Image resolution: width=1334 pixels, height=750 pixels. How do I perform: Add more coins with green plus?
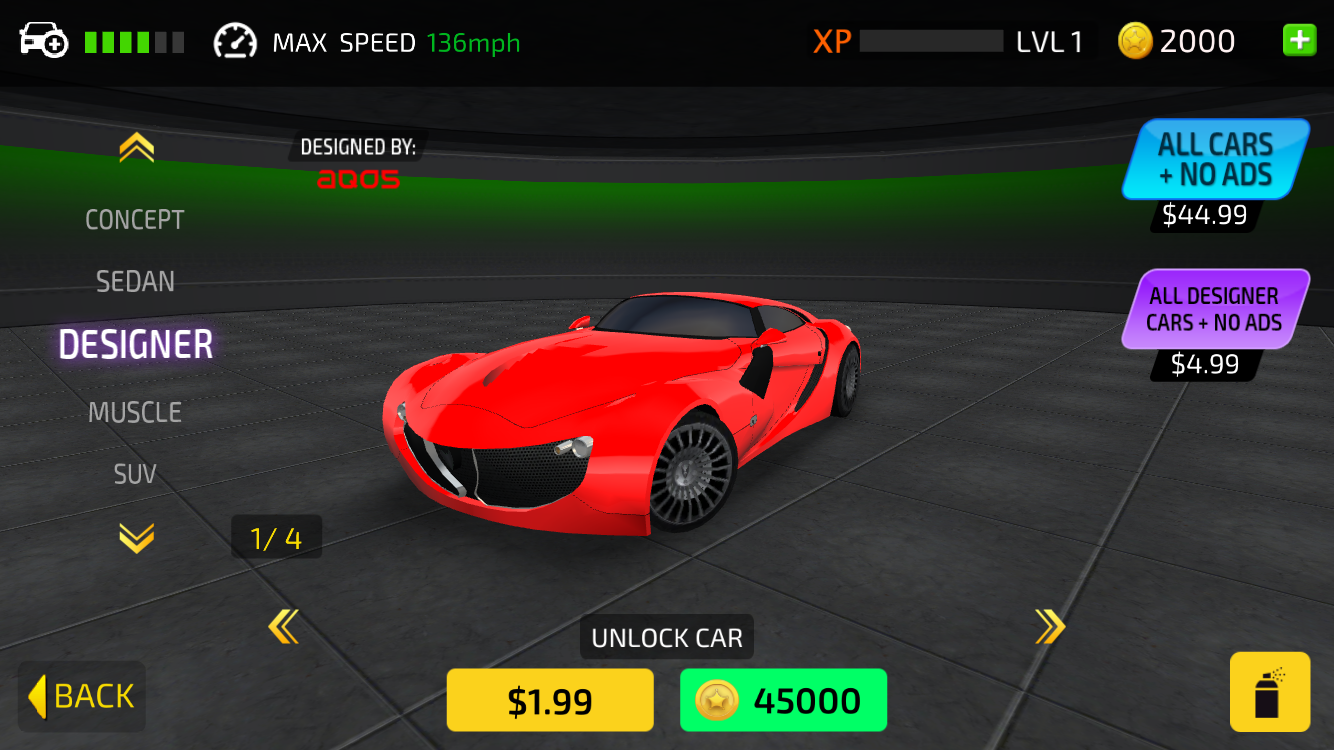tap(1299, 41)
